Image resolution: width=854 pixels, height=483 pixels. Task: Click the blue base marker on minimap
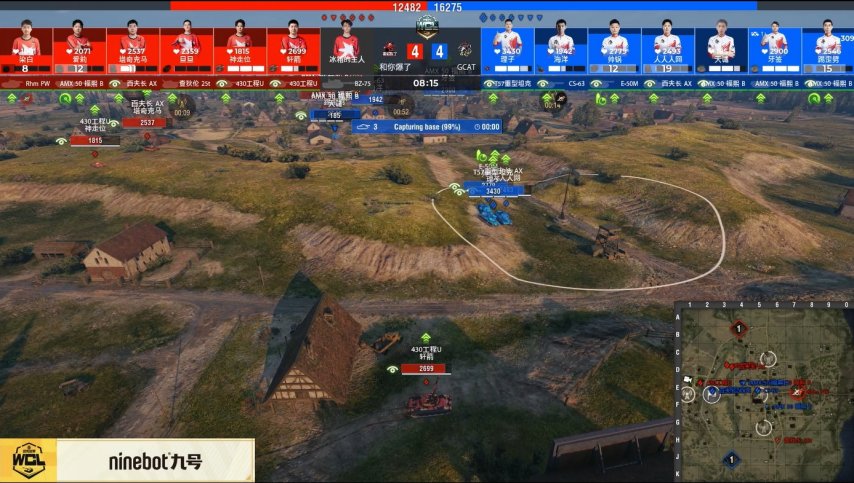click(731, 460)
